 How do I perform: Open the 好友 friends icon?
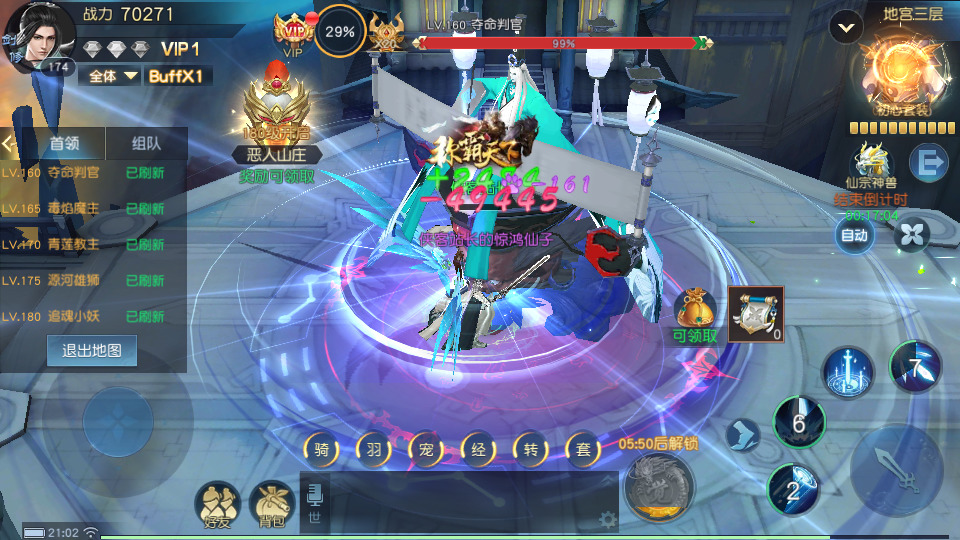click(x=218, y=502)
